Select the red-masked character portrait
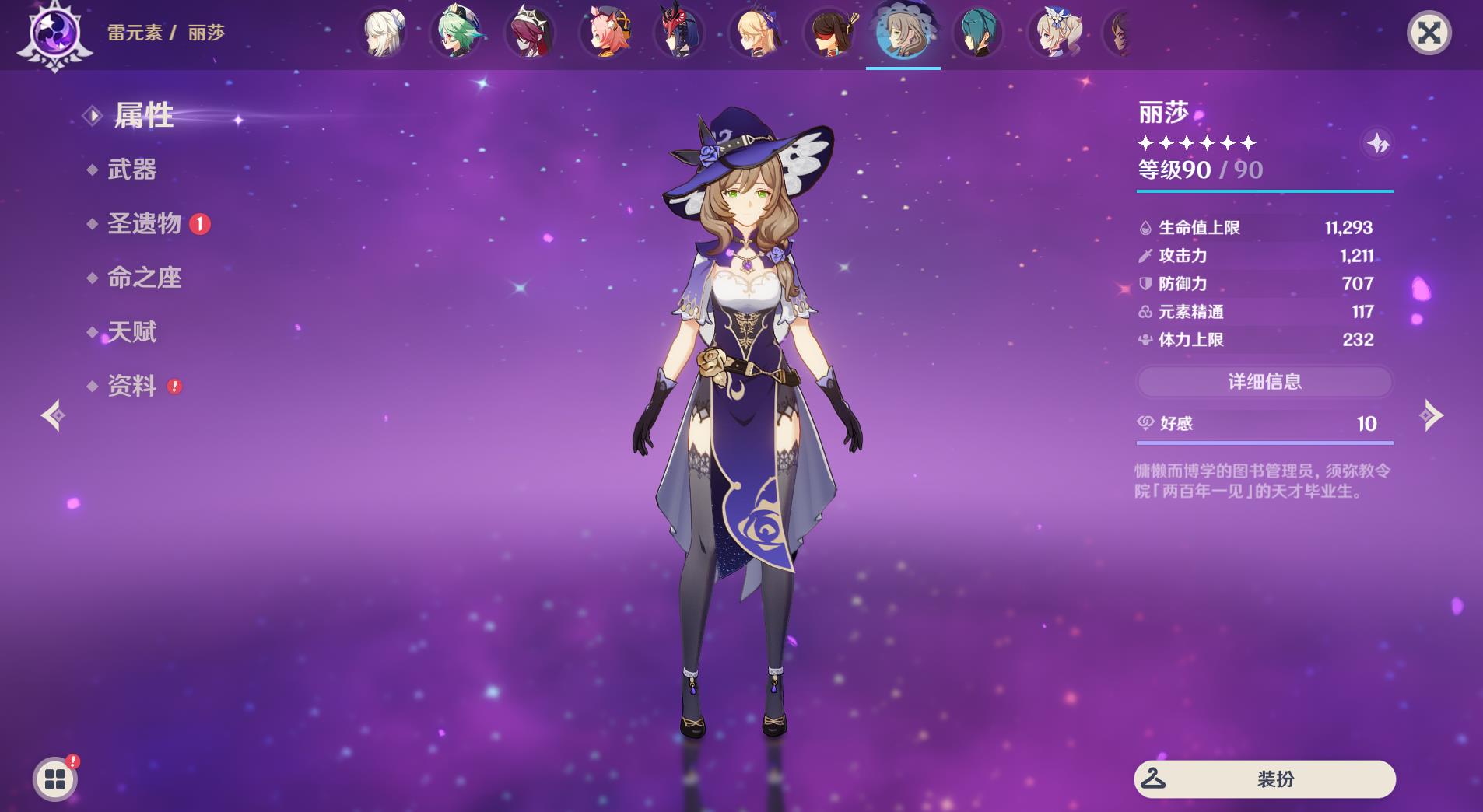Image resolution: width=1483 pixels, height=812 pixels. pos(680,33)
